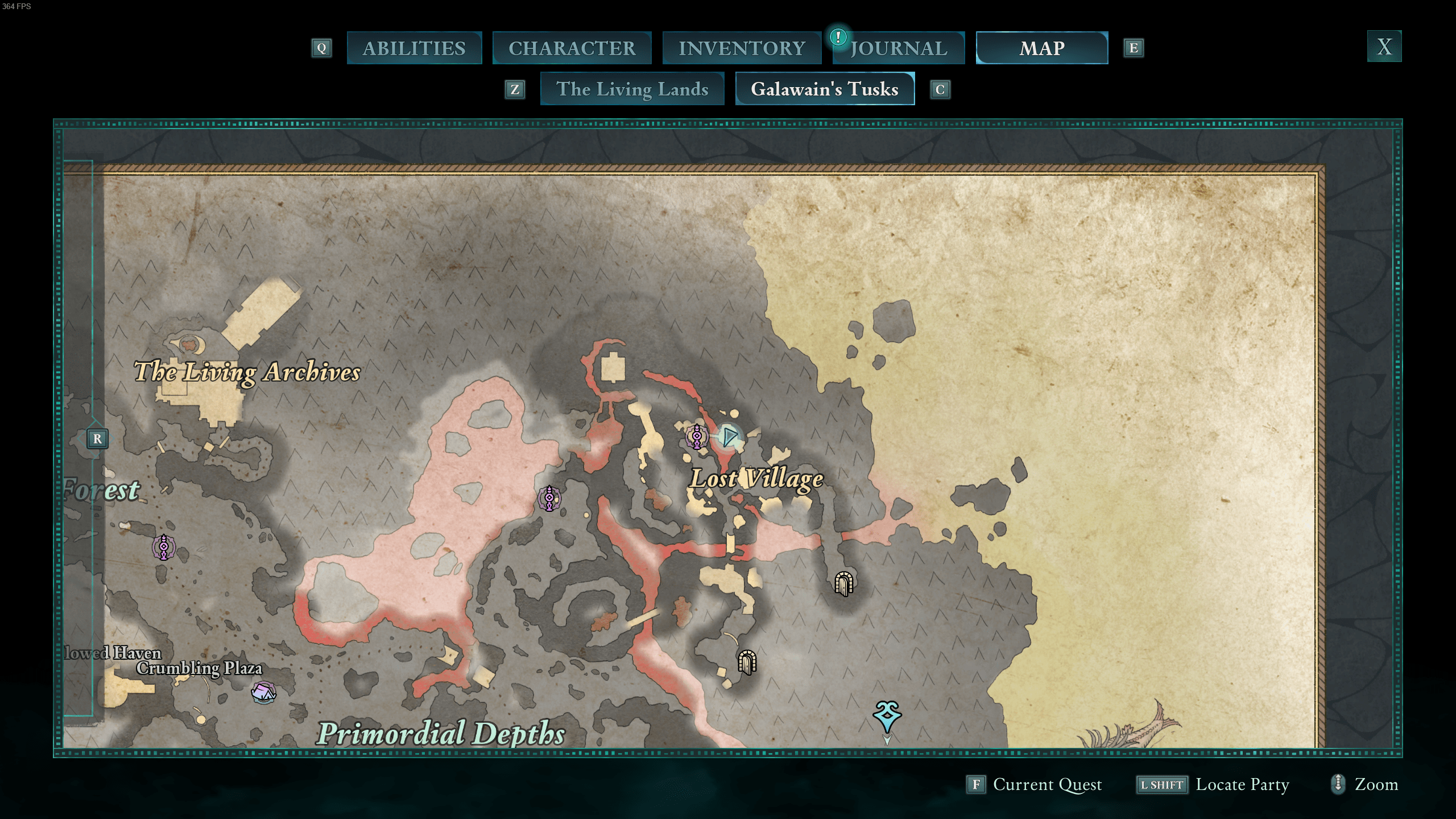Select the purple beacon marker at the pink zone's edge
The width and height of the screenshot is (1456, 819).
(549, 498)
